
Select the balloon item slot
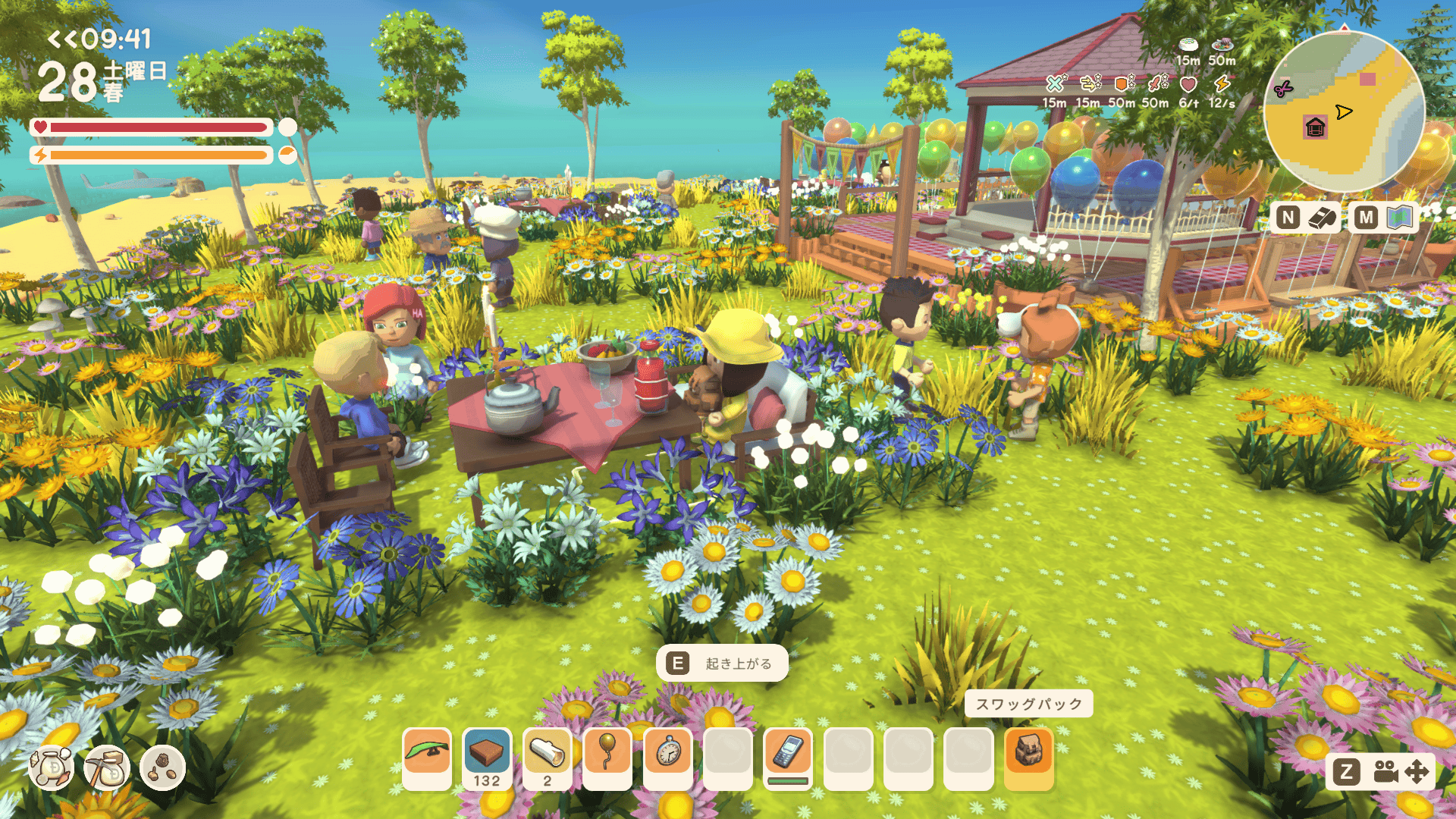click(607, 758)
